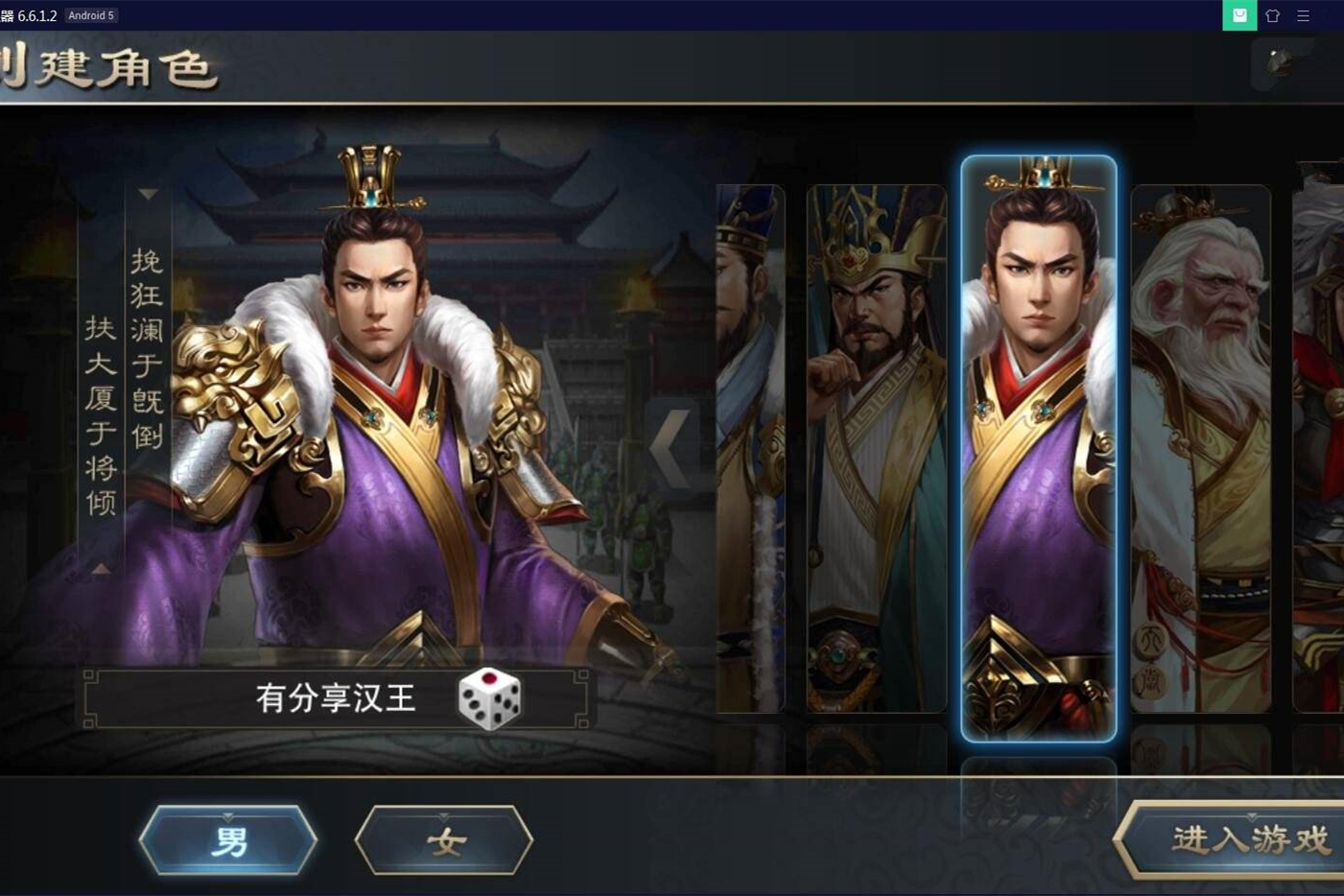Click the emulator version text 6.6.1.2
Screen dimensions: 1344x896
click(x=38, y=15)
